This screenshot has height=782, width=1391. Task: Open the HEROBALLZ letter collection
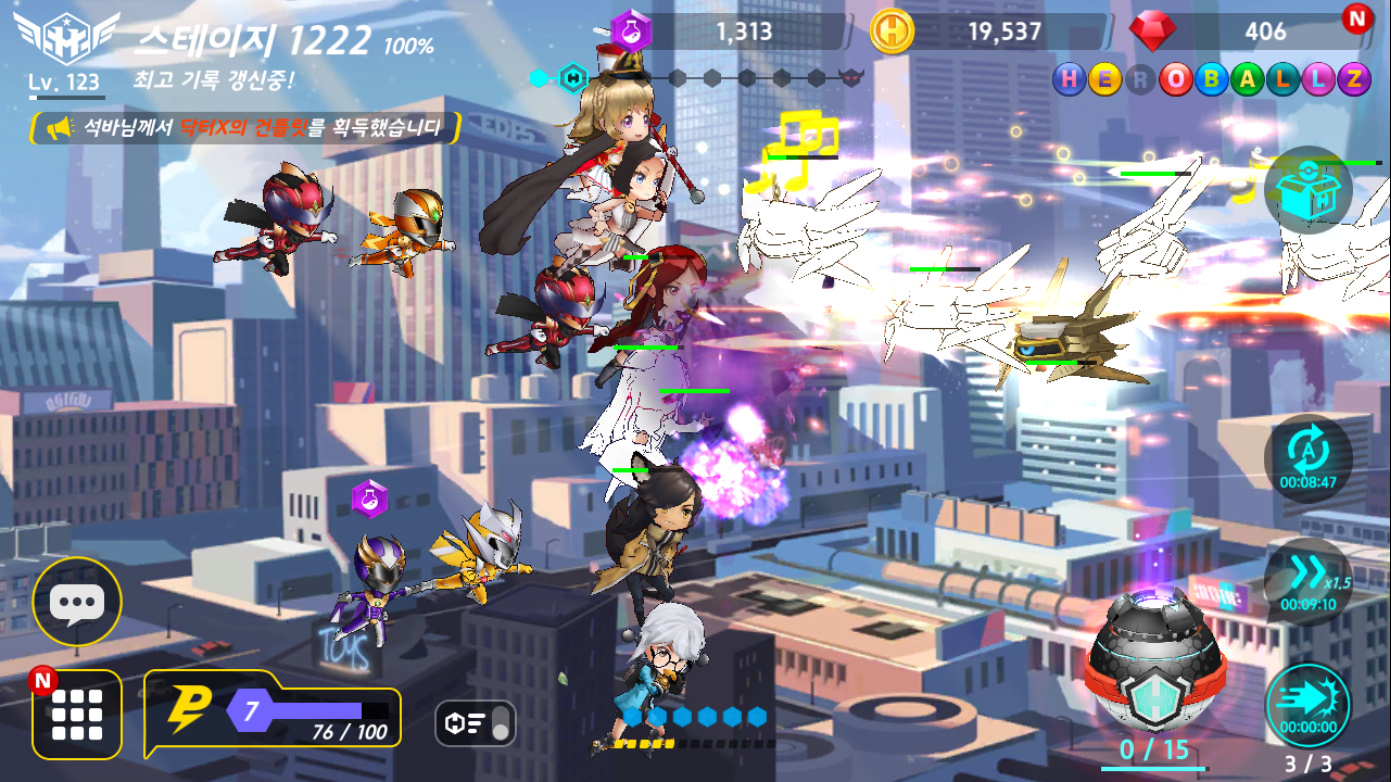click(1211, 80)
